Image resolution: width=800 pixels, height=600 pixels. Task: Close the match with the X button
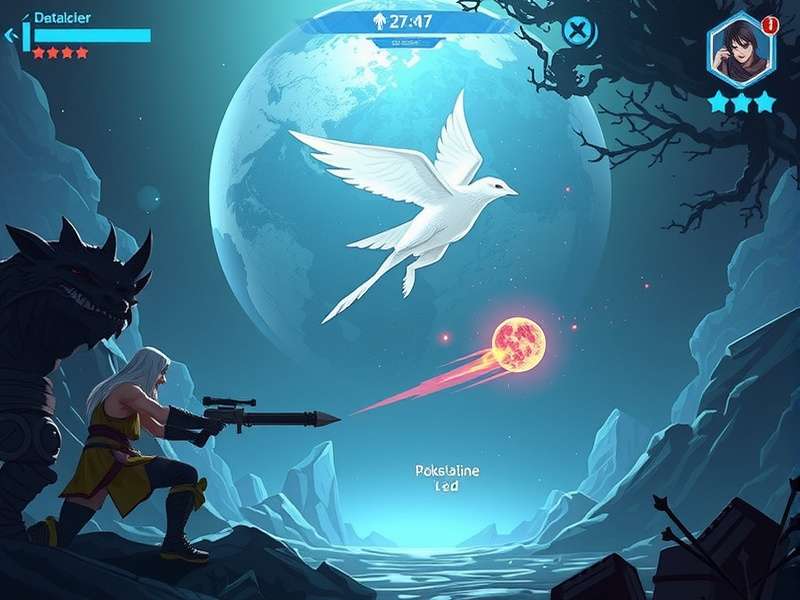click(577, 31)
